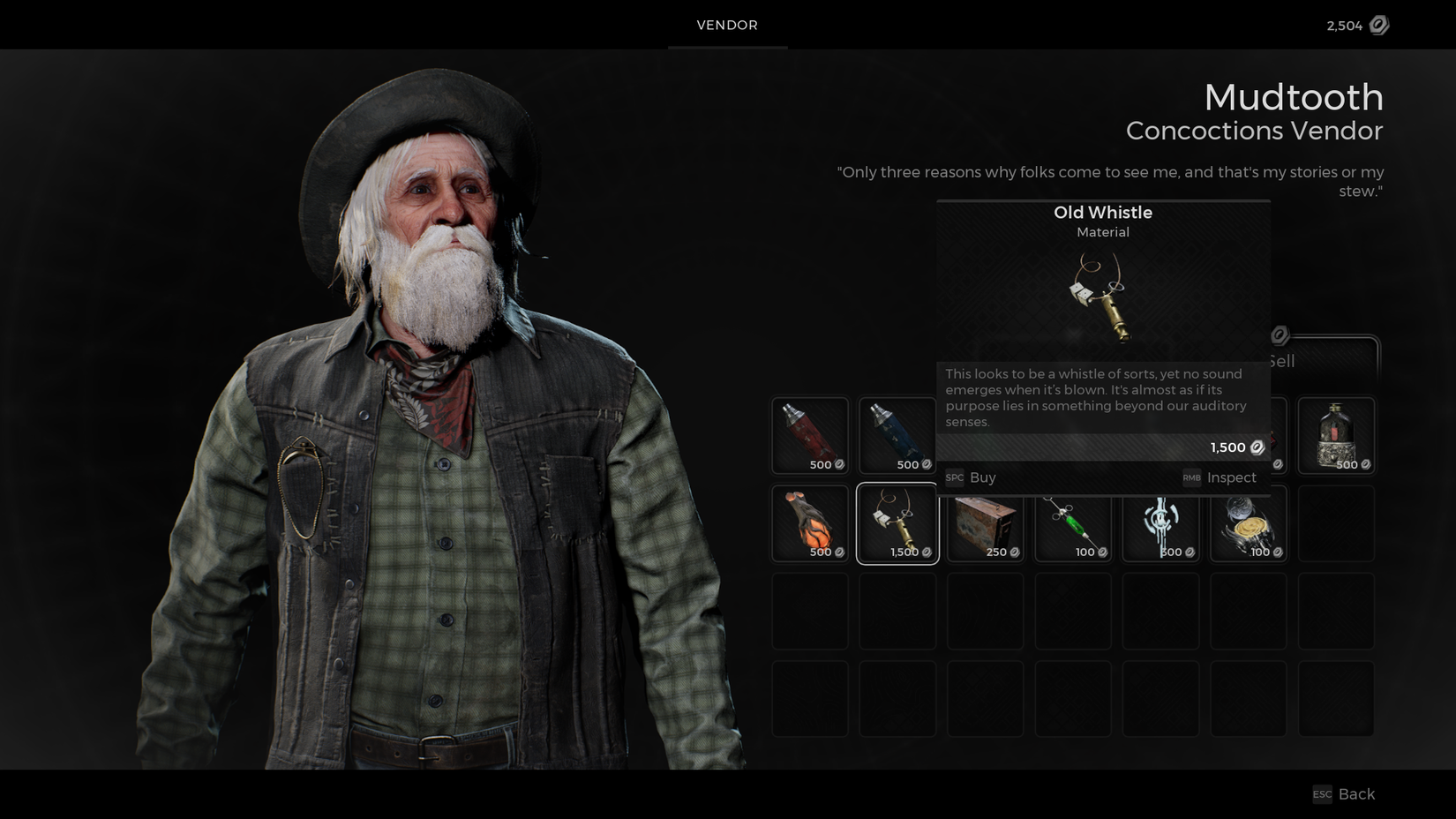Open the Vendor tab at top
Screen dimensions: 1456x819
point(727,25)
